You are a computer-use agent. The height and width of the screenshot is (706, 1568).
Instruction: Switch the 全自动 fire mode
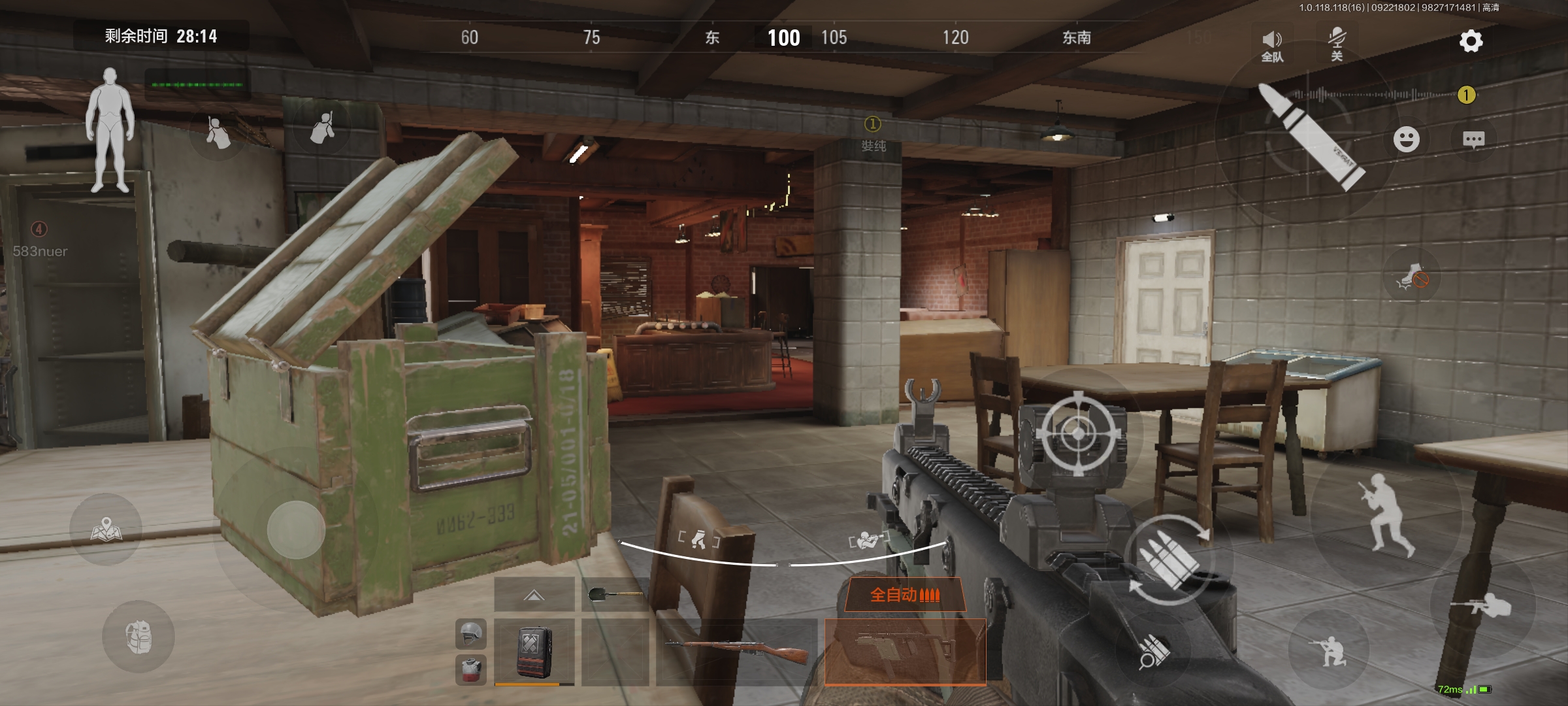905,595
